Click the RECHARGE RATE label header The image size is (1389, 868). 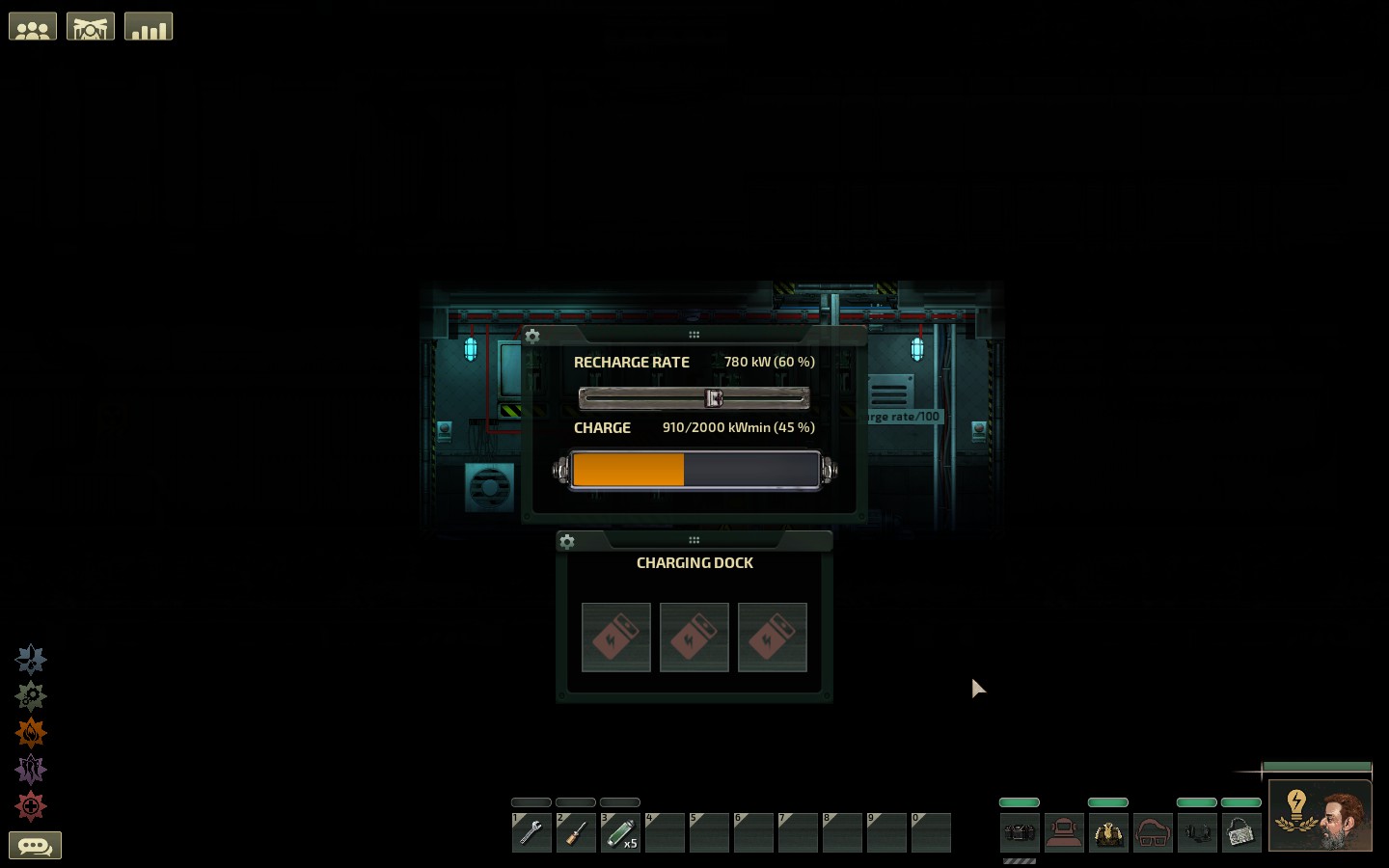(632, 362)
